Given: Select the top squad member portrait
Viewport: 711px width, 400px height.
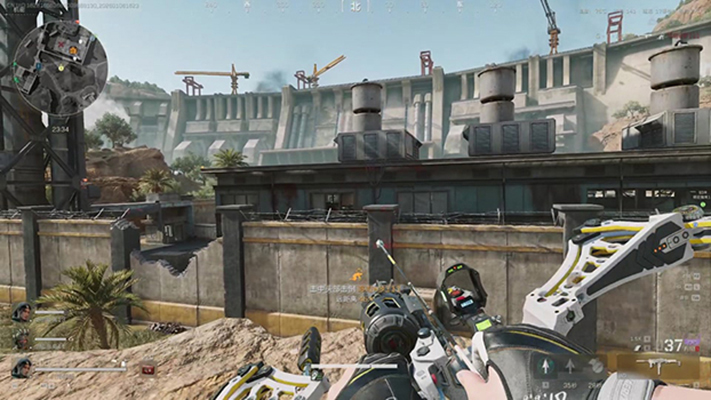Looking at the screenshot, I should tap(20, 311).
